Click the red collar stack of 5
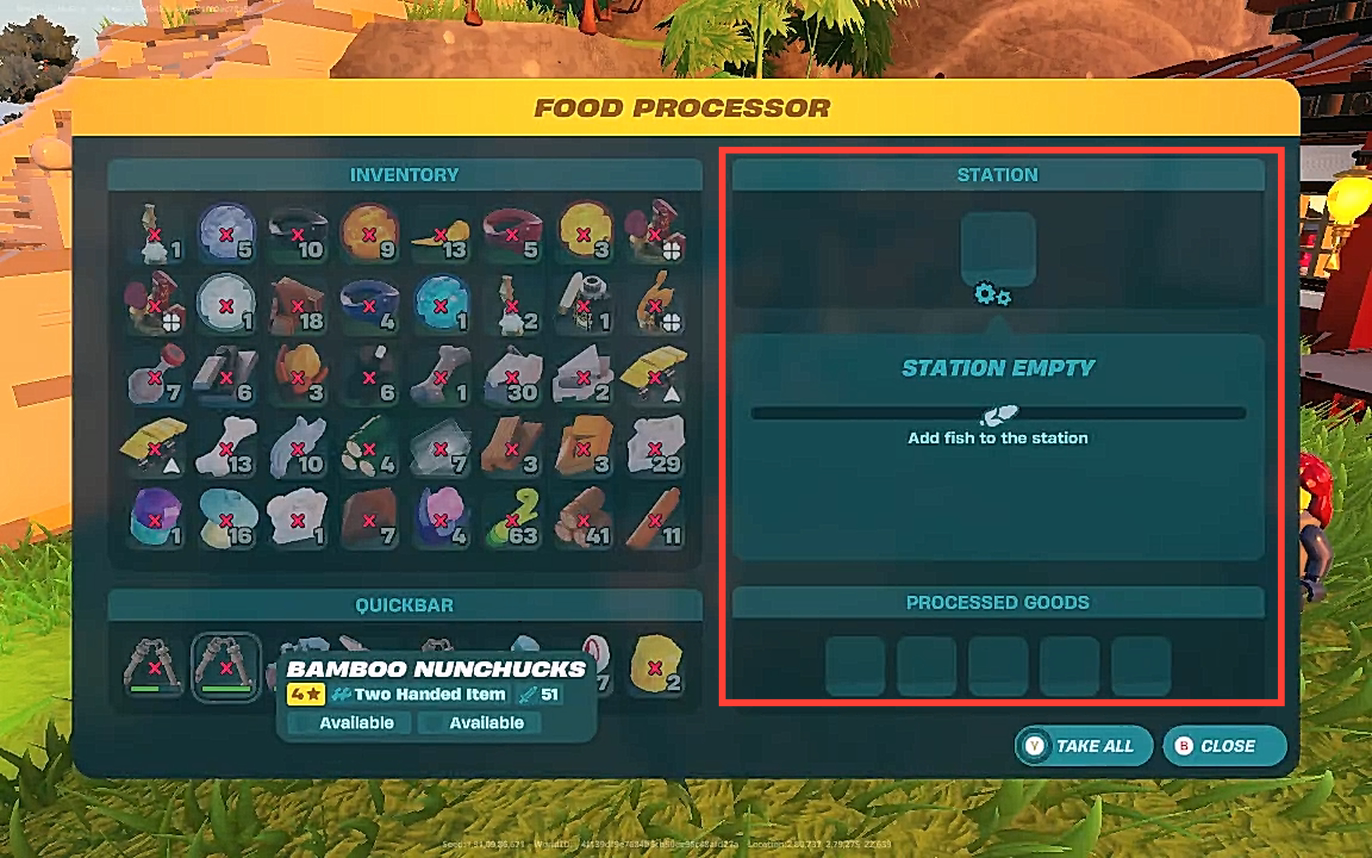The width and height of the screenshot is (1372, 858). (512, 234)
